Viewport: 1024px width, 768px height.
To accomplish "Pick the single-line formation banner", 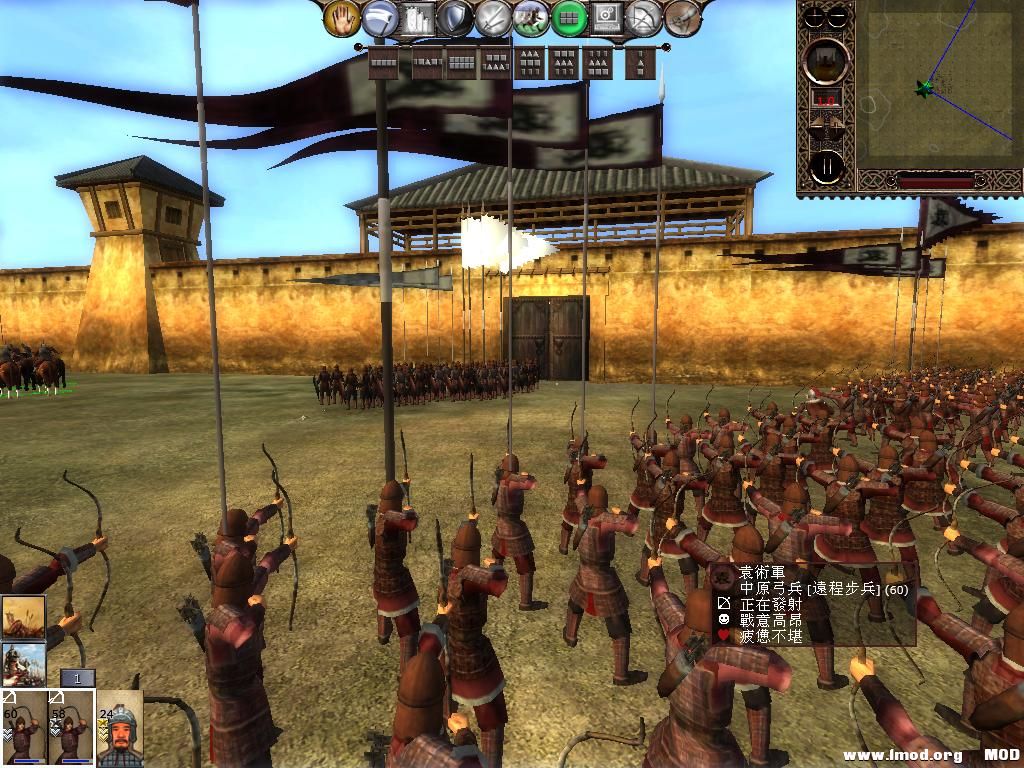I will coord(384,62).
